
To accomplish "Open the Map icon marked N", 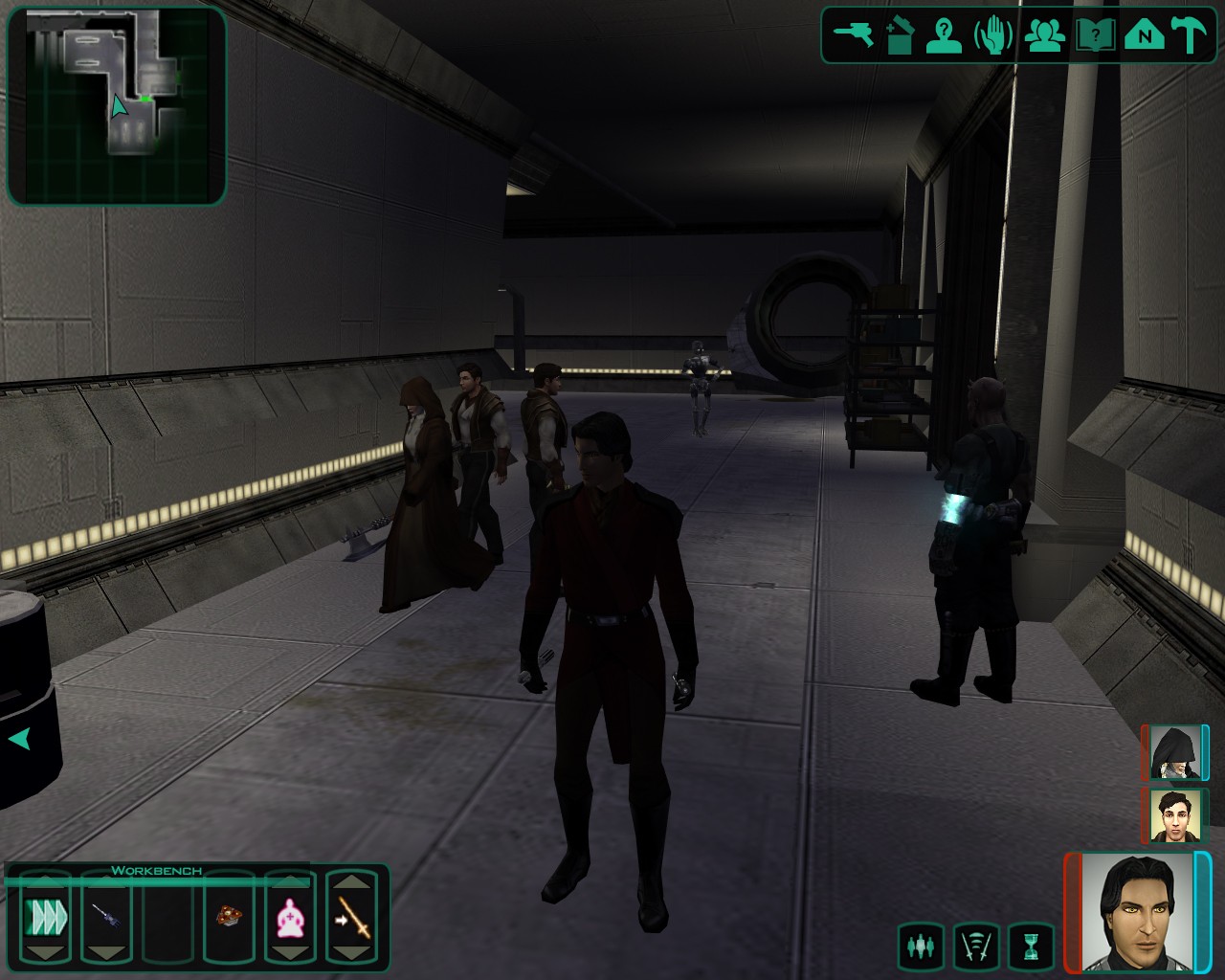I will pos(1144,36).
